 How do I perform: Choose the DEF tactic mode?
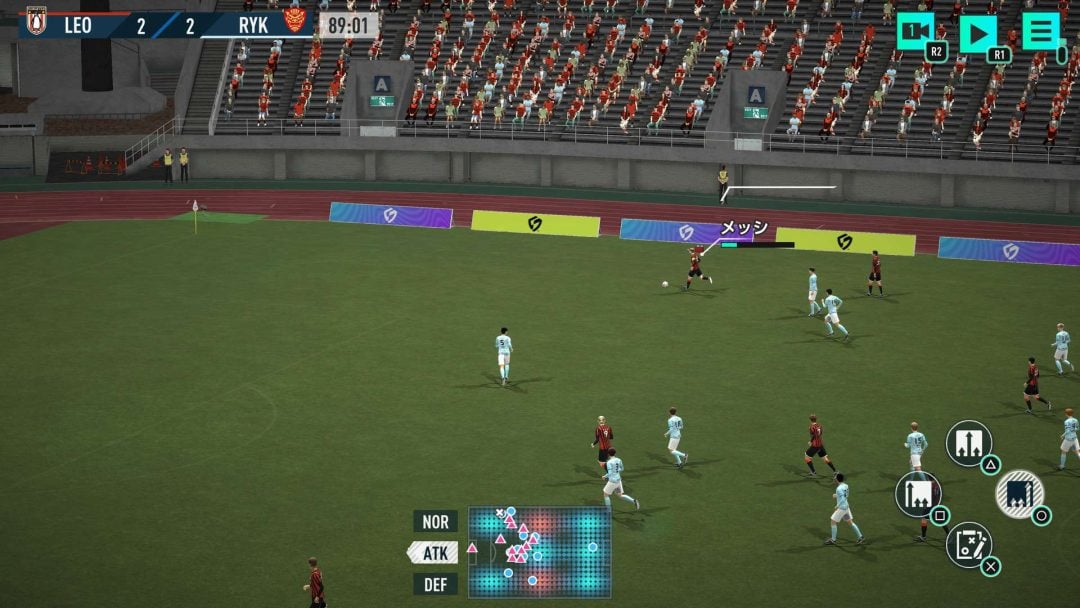(436, 583)
